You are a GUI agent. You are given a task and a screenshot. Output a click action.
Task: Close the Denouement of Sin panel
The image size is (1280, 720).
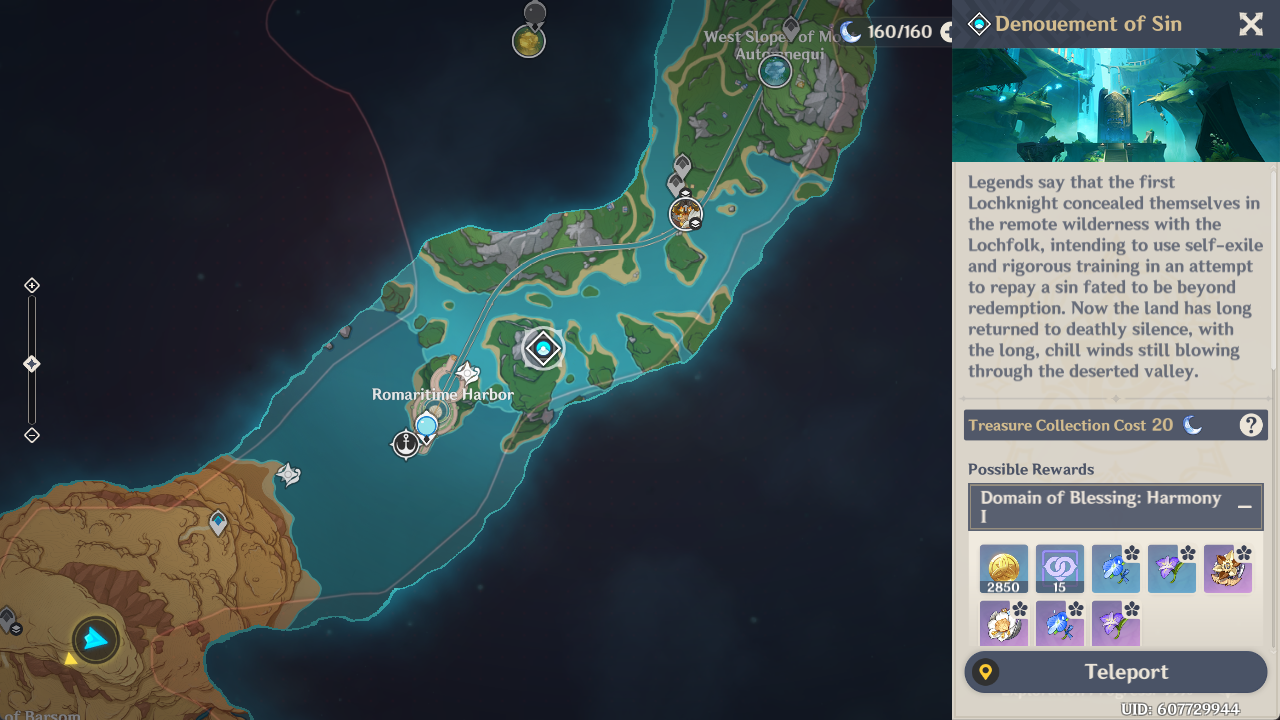click(x=1251, y=25)
